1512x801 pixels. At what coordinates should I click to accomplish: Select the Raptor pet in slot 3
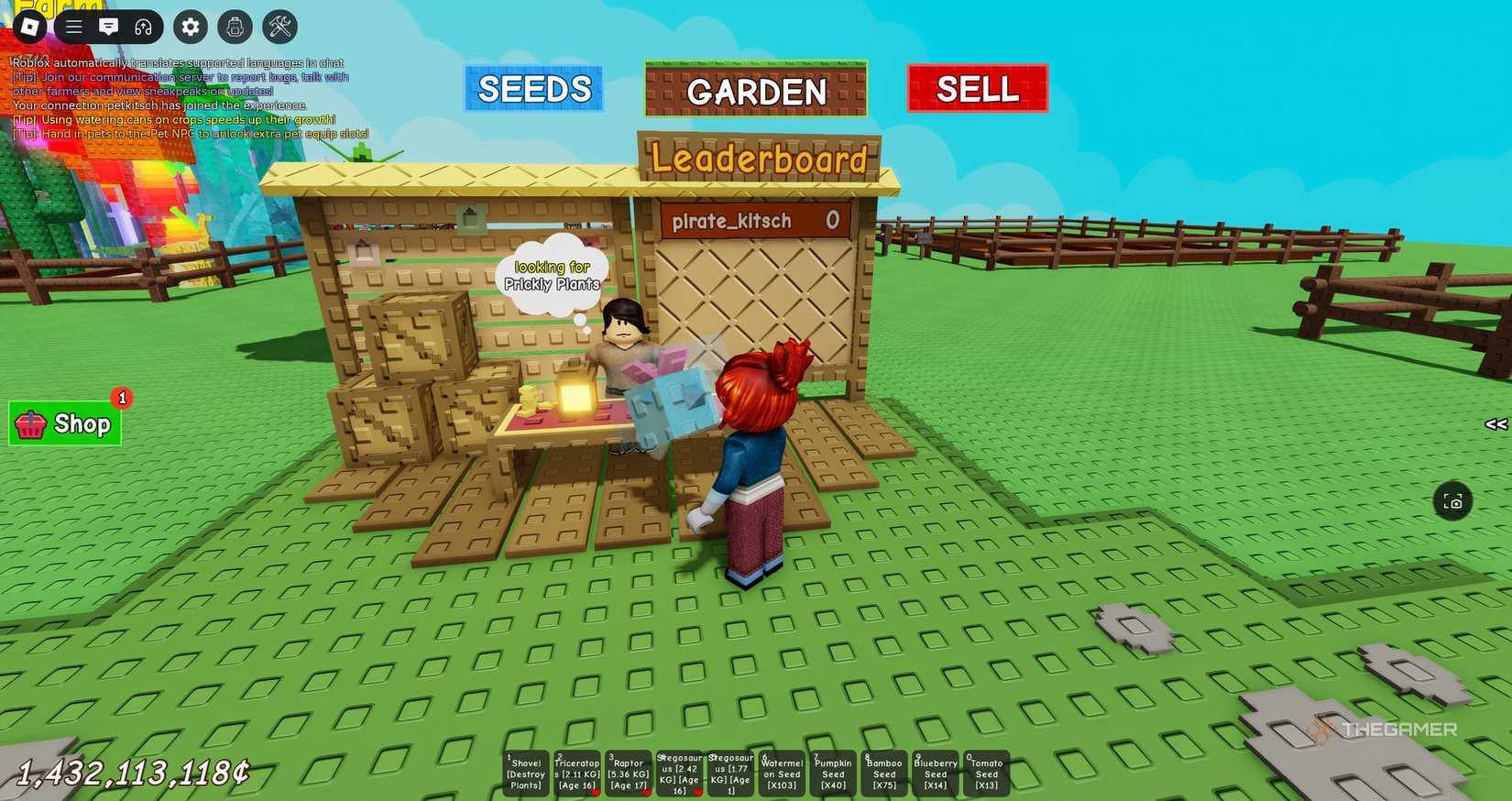click(629, 773)
